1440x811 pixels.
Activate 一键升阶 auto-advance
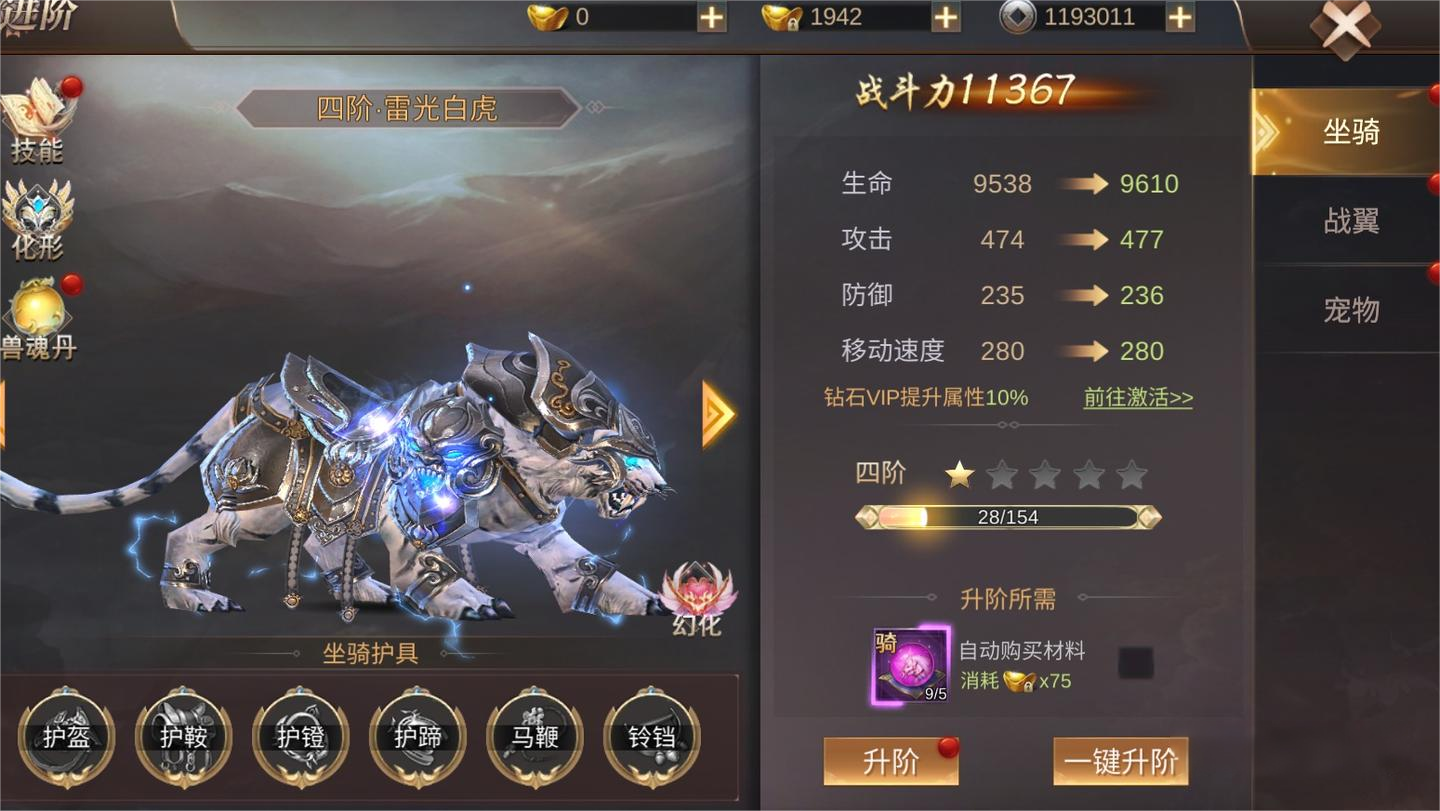pyautogui.click(x=1120, y=762)
